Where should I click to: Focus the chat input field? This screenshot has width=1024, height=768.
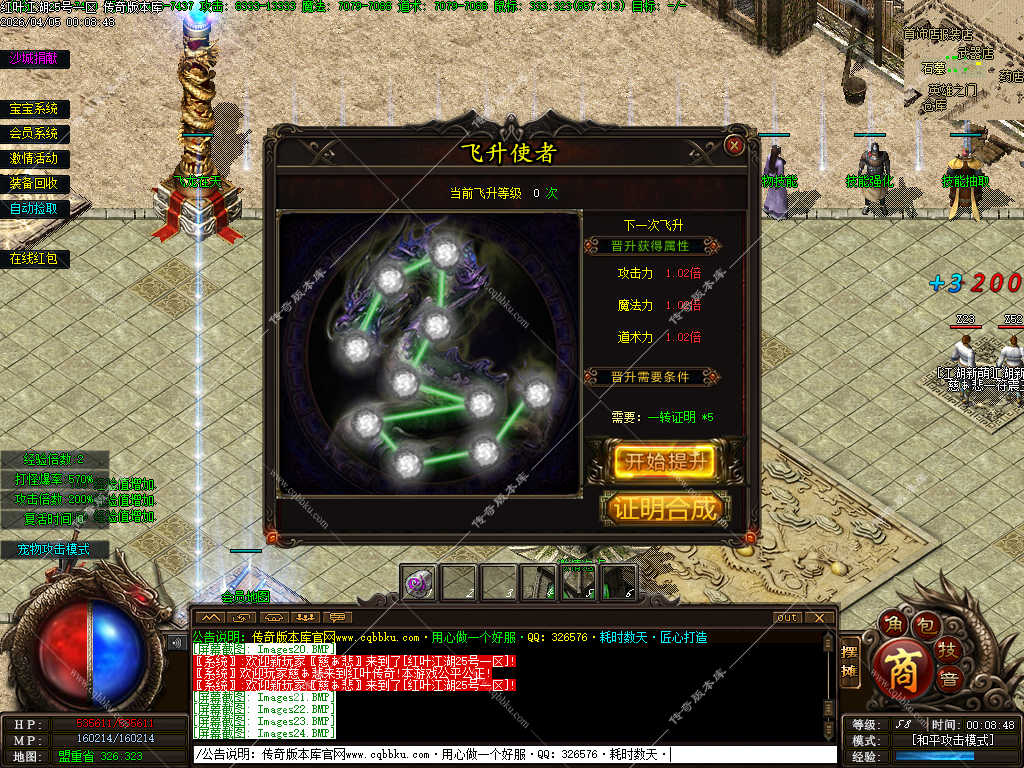(x=510, y=754)
